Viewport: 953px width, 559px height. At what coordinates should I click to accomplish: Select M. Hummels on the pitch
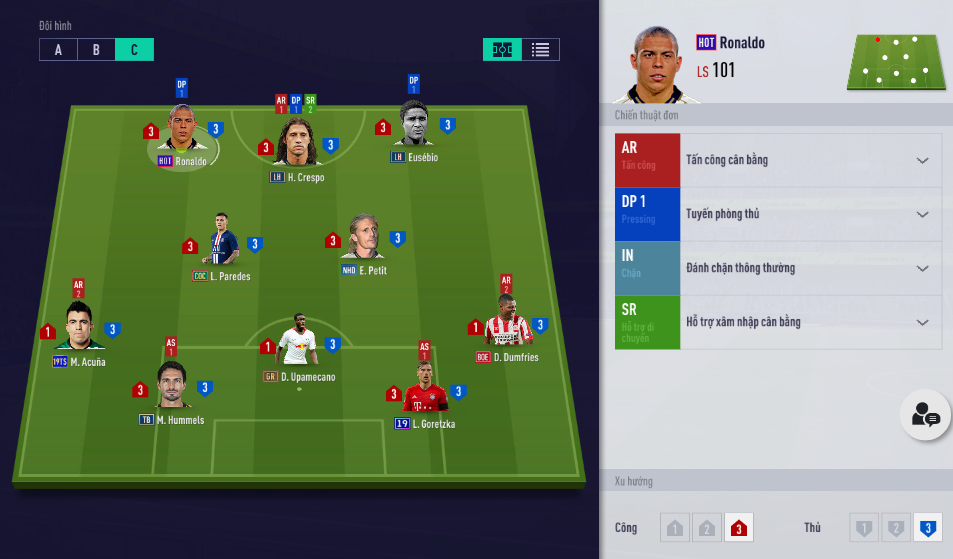(x=172, y=385)
